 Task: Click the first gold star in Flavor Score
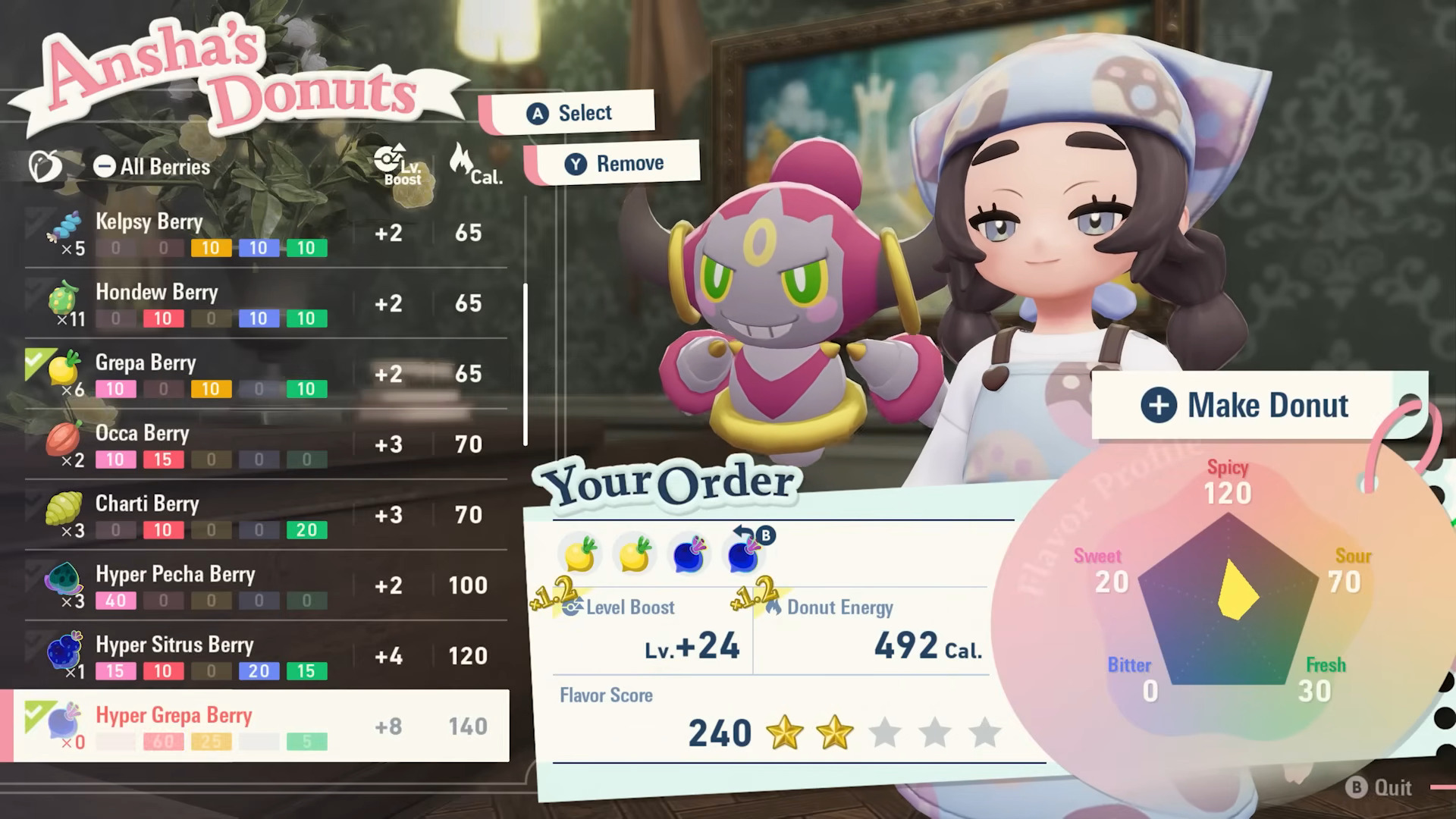(786, 733)
